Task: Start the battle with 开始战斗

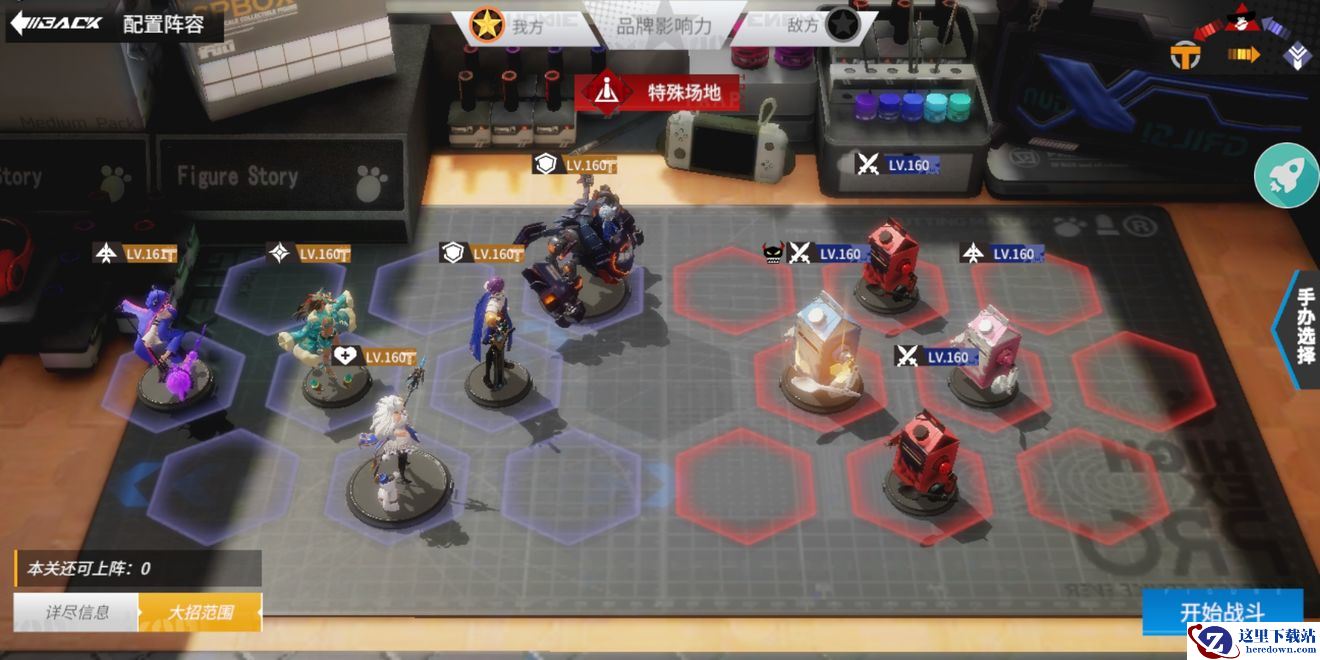Action: [1222, 611]
